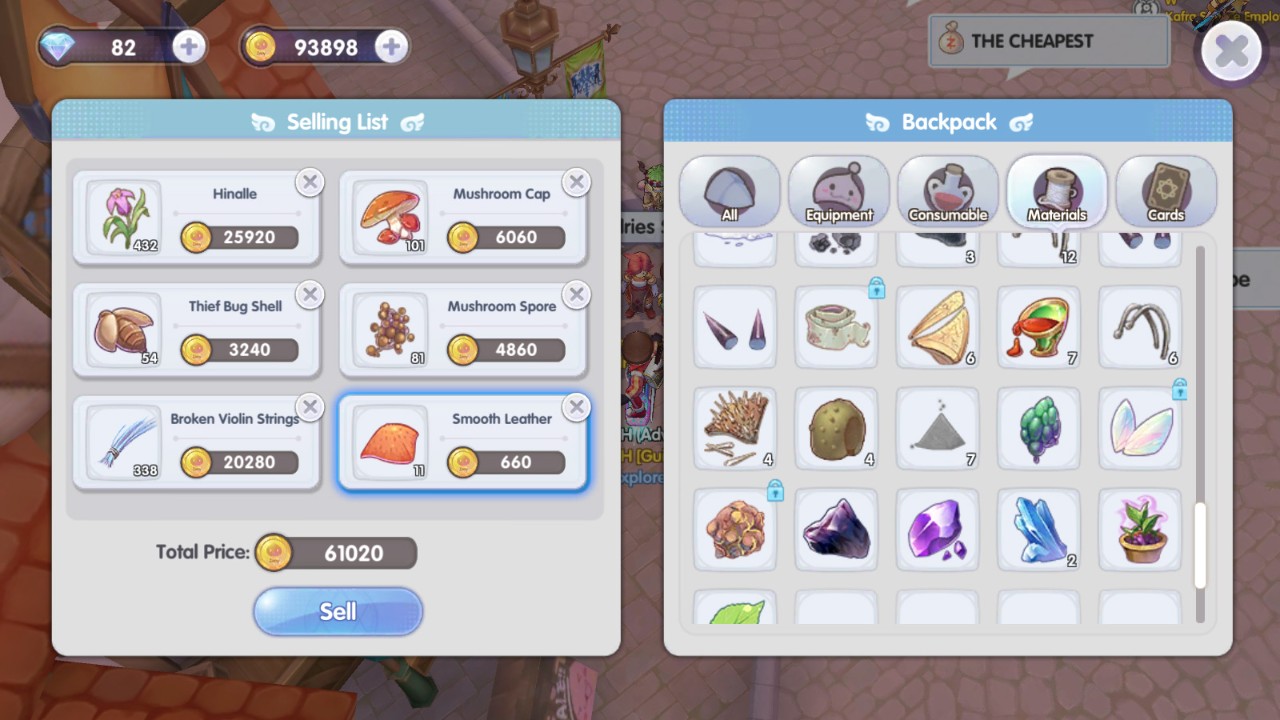Remove Thief Bug Shell from selling list

pyautogui.click(x=310, y=295)
